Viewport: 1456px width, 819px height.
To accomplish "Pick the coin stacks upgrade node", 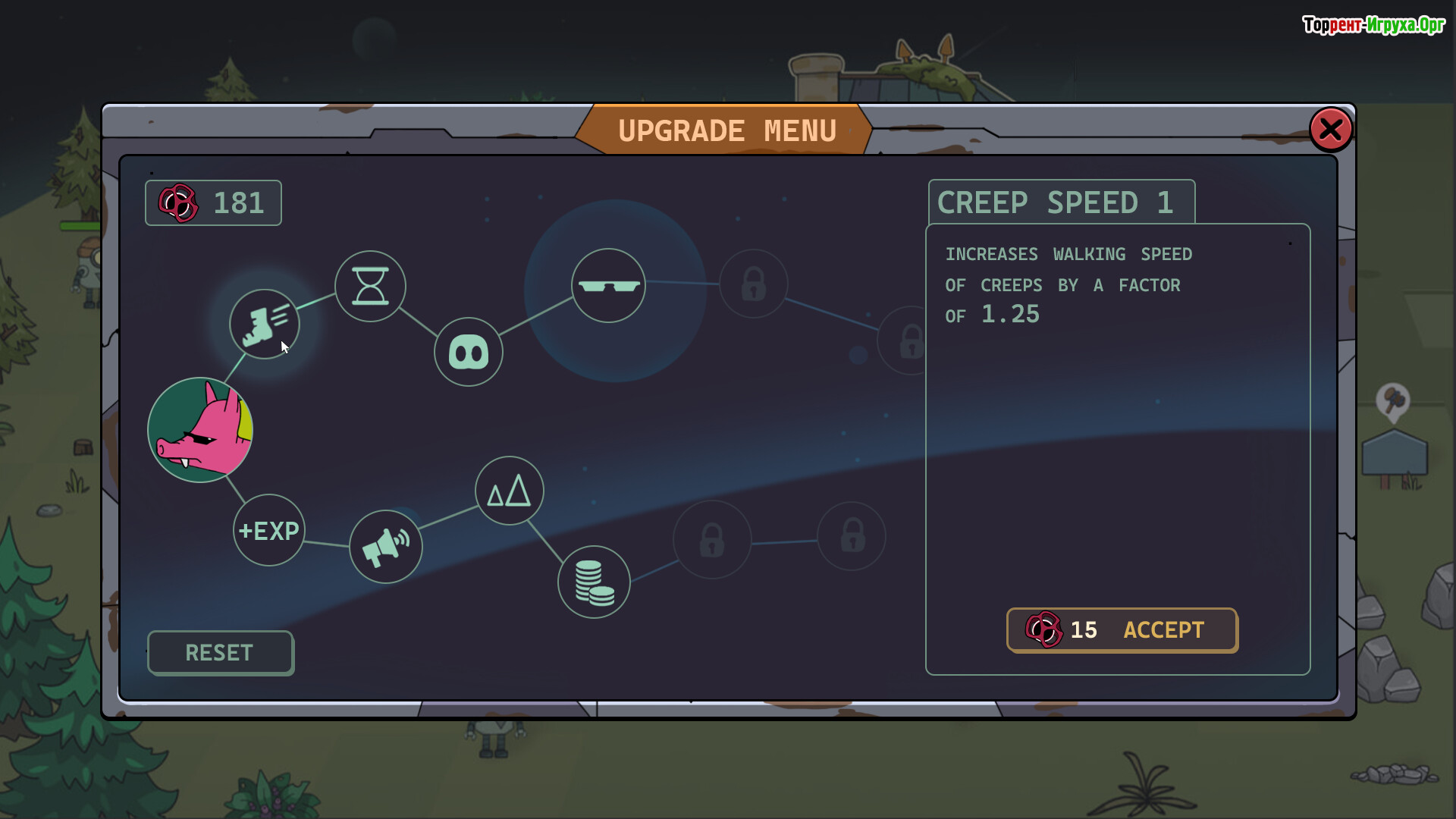I will (x=594, y=582).
